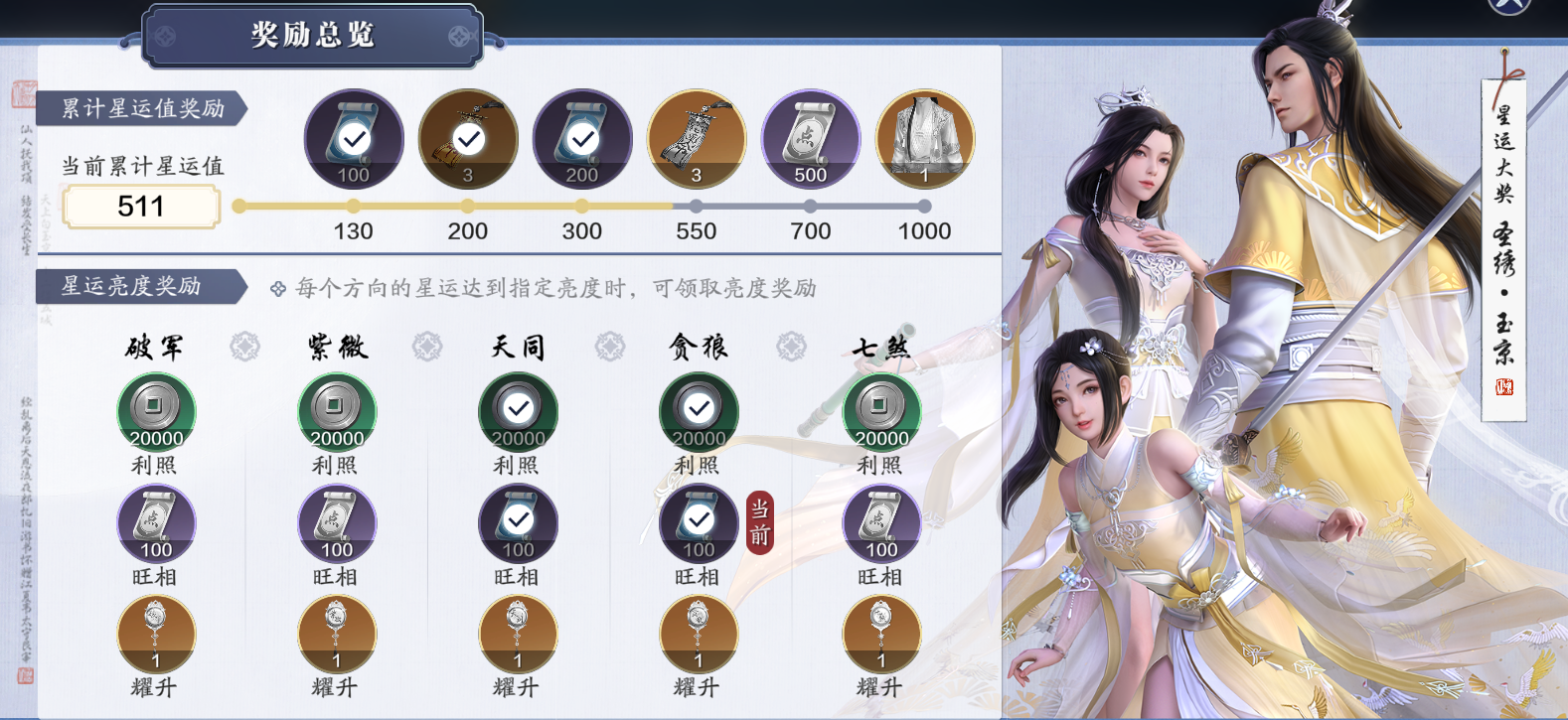The image size is (1568, 720).
Task: Open the 七煞 耀升 pendant reward
Action: (x=881, y=635)
